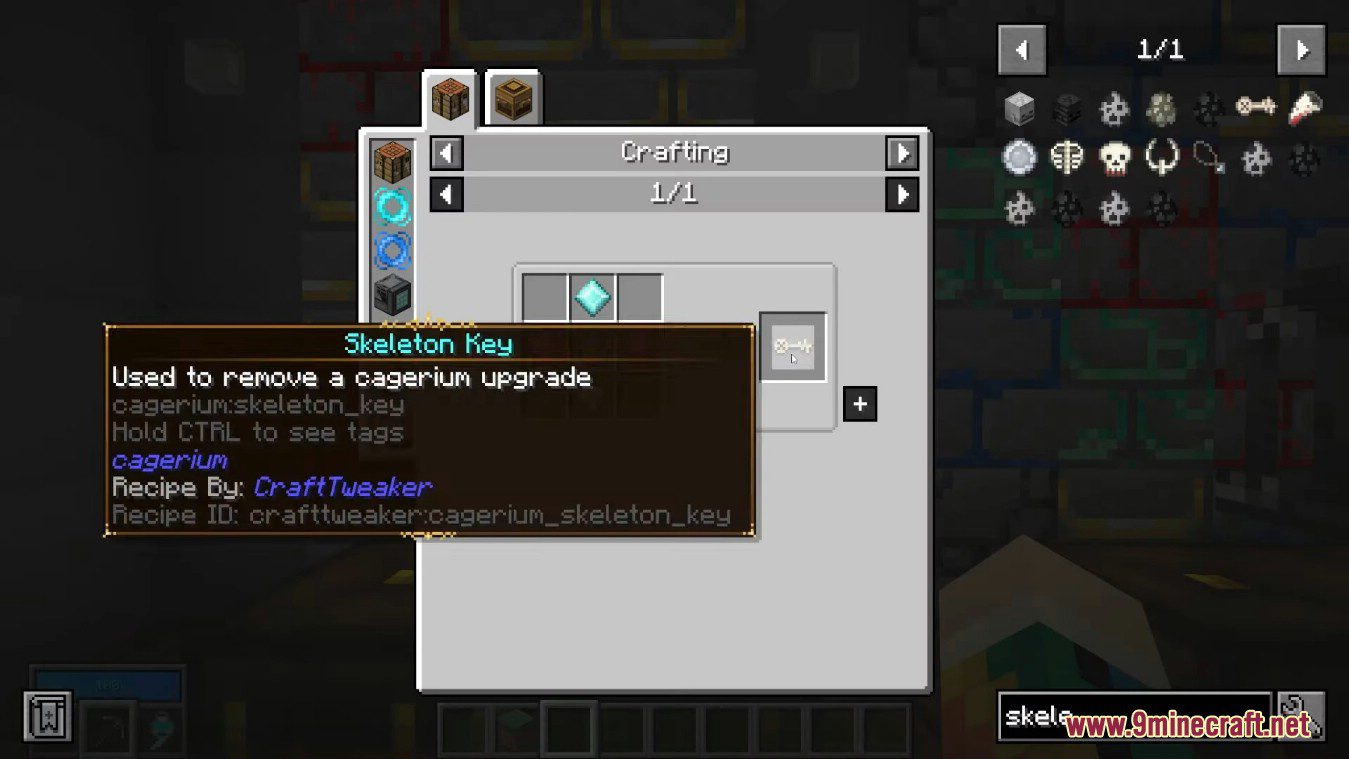Select the white disc item in the item list
1349x759 pixels.
(1019, 158)
